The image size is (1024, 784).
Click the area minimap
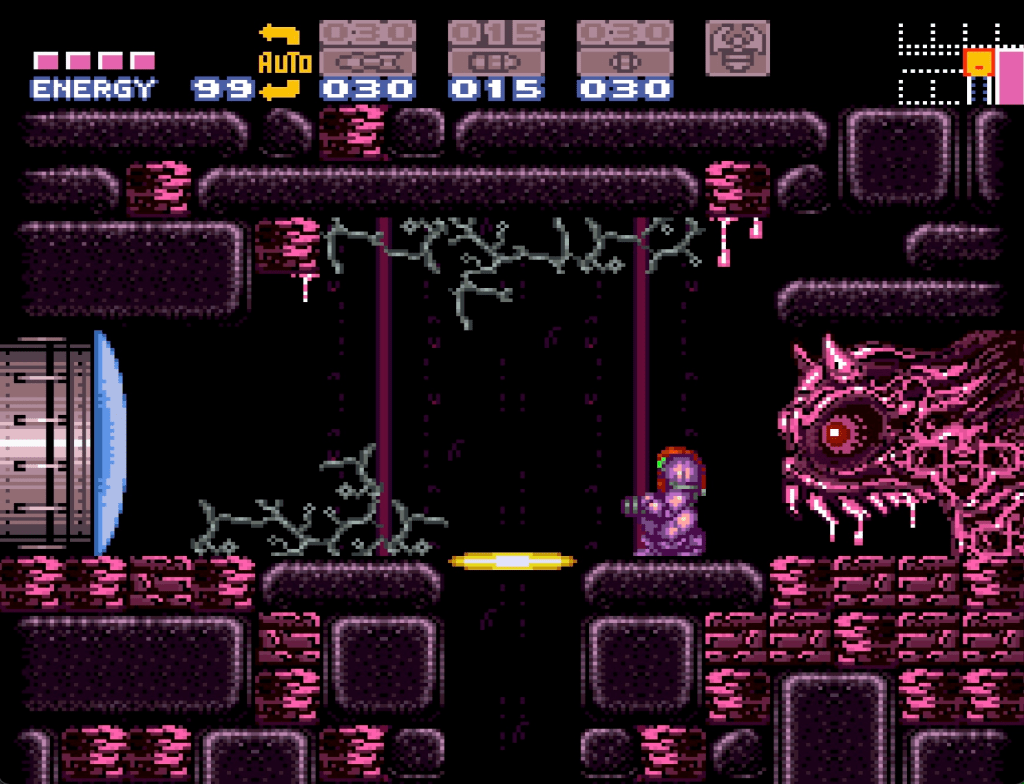coord(959,64)
